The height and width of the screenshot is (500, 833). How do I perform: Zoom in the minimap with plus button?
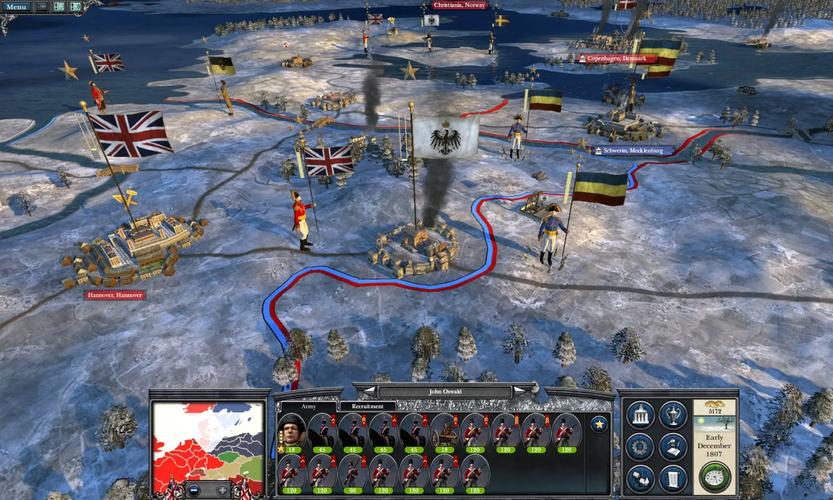(222, 490)
